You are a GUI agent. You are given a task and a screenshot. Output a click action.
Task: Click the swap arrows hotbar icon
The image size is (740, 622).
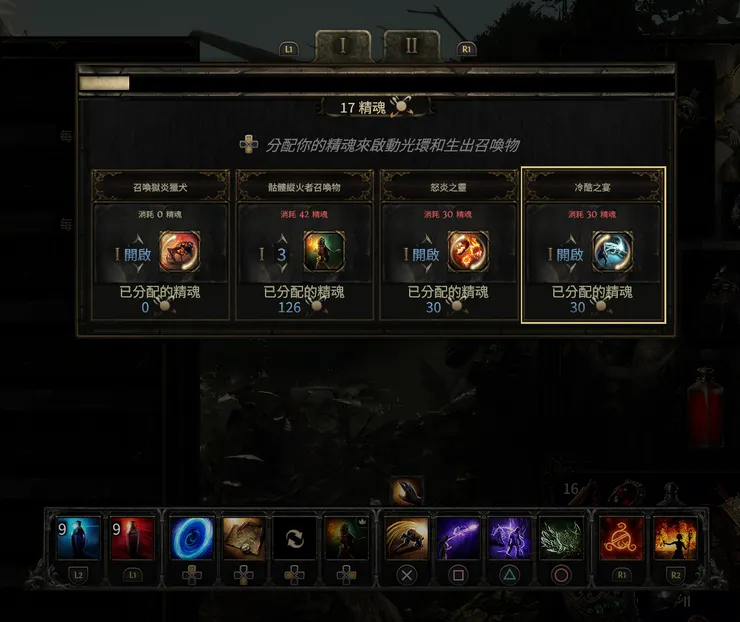pyautogui.click(x=295, y=539)
